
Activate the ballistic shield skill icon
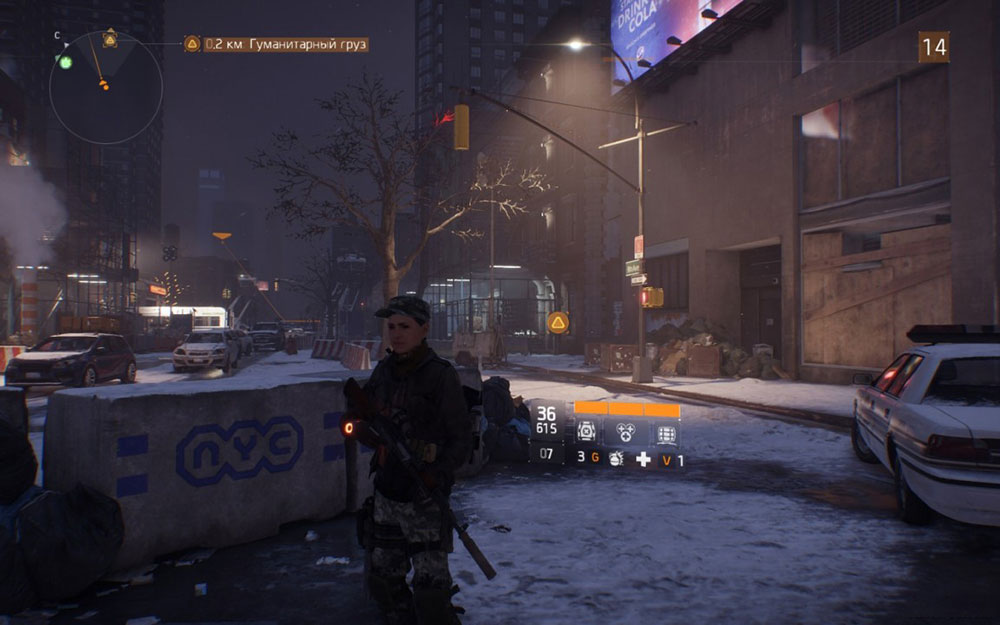(x=665, y=432)
